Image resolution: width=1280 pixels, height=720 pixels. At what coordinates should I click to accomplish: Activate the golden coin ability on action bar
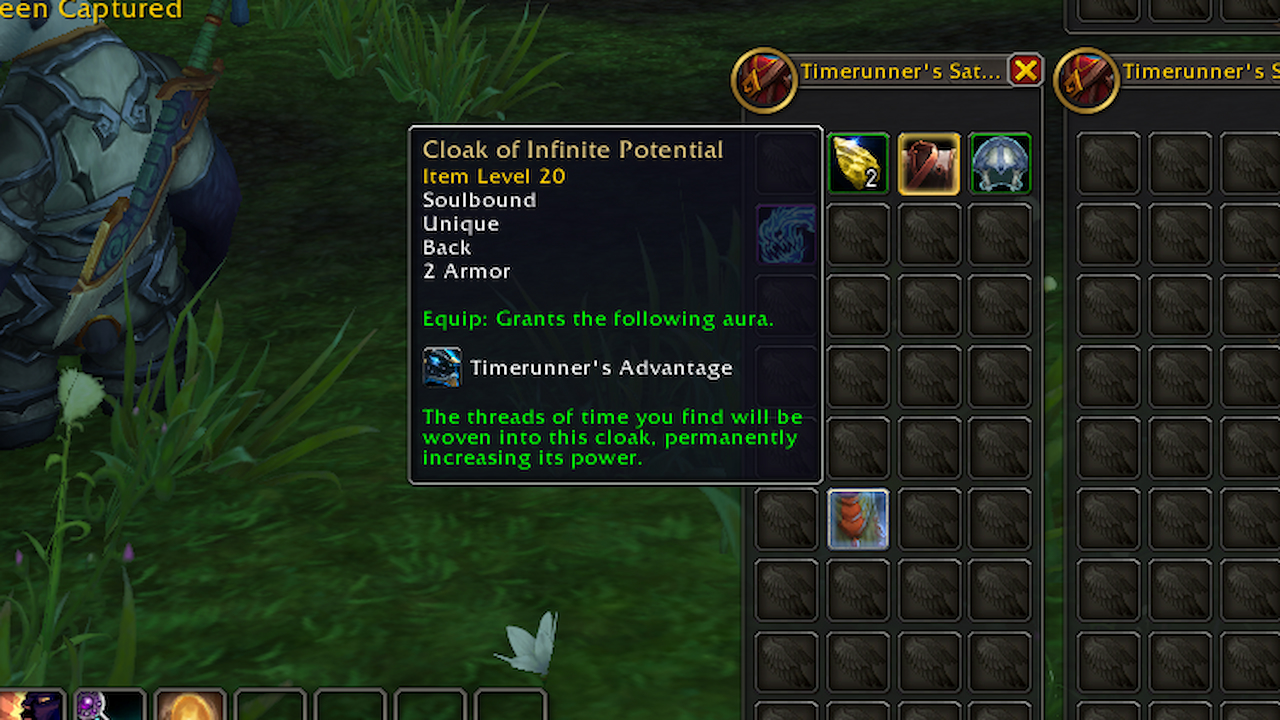pyautogui.click(x=188, y=707)
